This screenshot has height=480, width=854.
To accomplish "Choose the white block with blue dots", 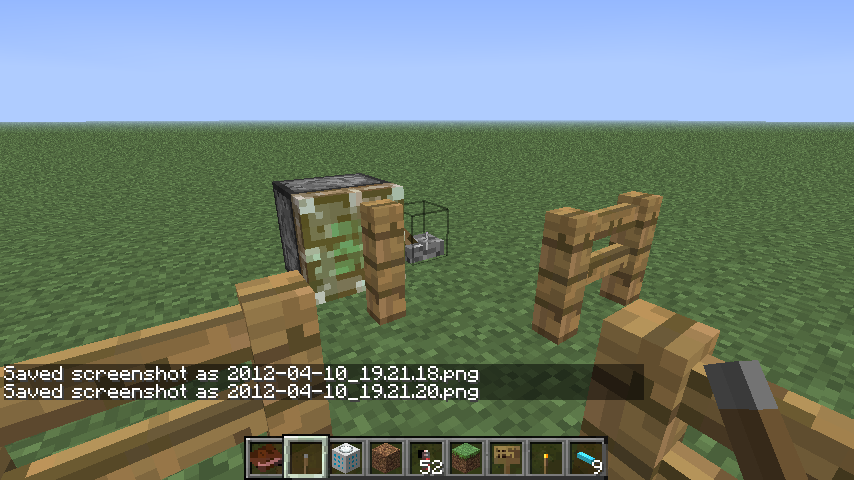I will pyautogui.click(x=345, y=458).
